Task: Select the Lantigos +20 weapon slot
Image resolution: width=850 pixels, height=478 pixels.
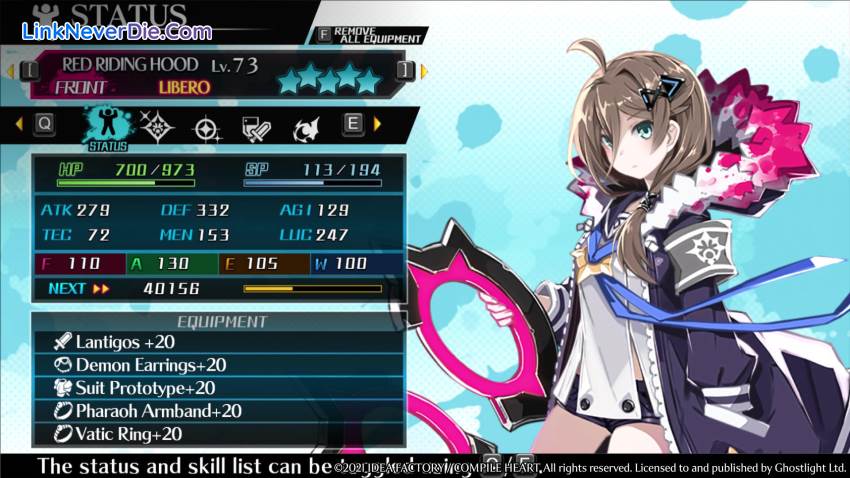Action: click(218, 343)
